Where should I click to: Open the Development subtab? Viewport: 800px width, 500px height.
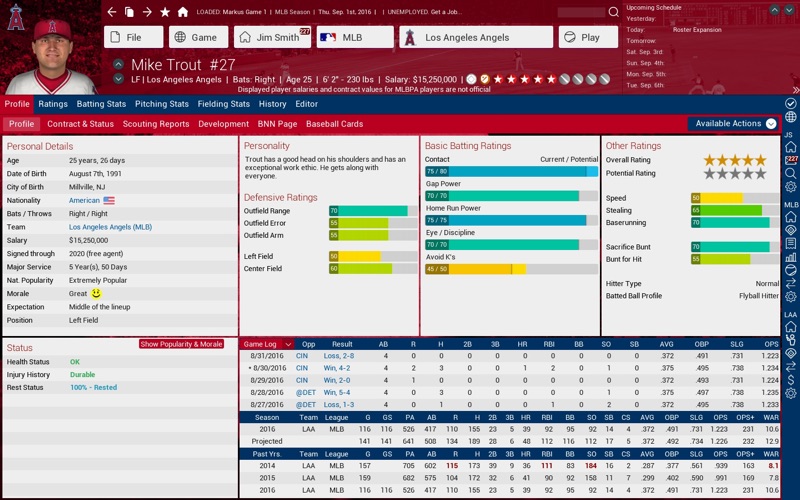[x=223, y=124]
